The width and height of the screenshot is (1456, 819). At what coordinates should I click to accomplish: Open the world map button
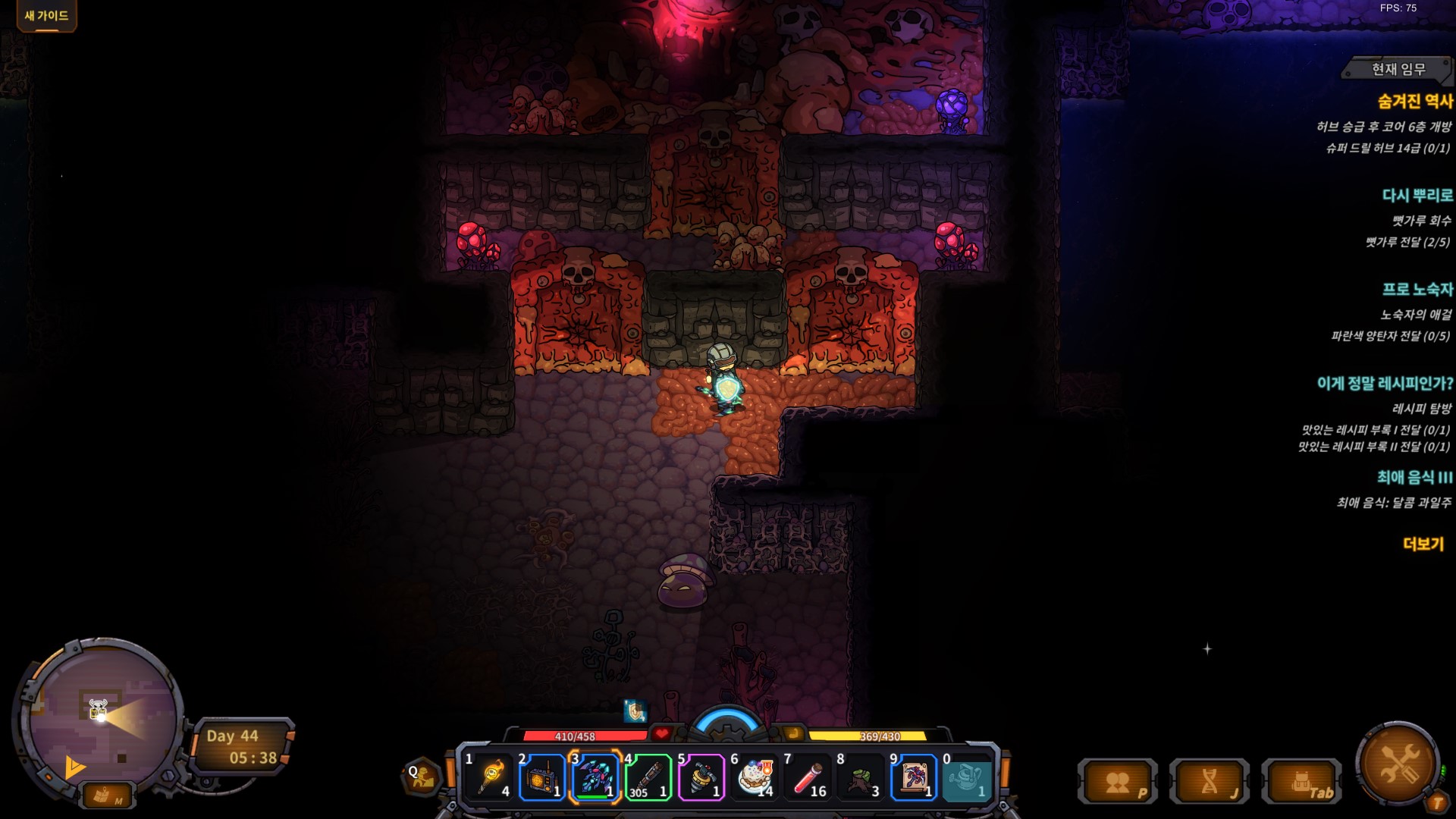105,795
